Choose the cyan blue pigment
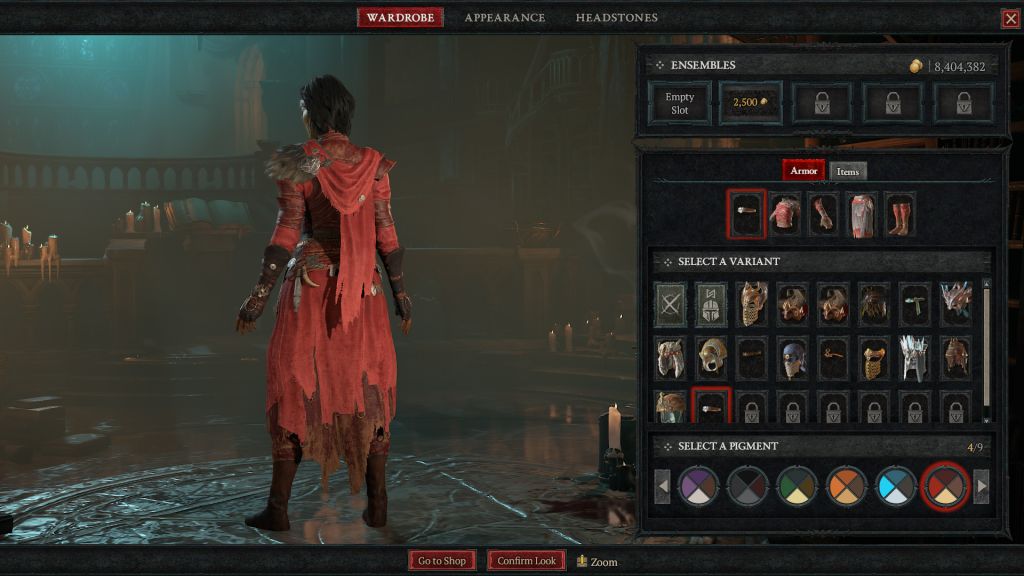Screen dimensions: 1024x576 pos(895,487)
